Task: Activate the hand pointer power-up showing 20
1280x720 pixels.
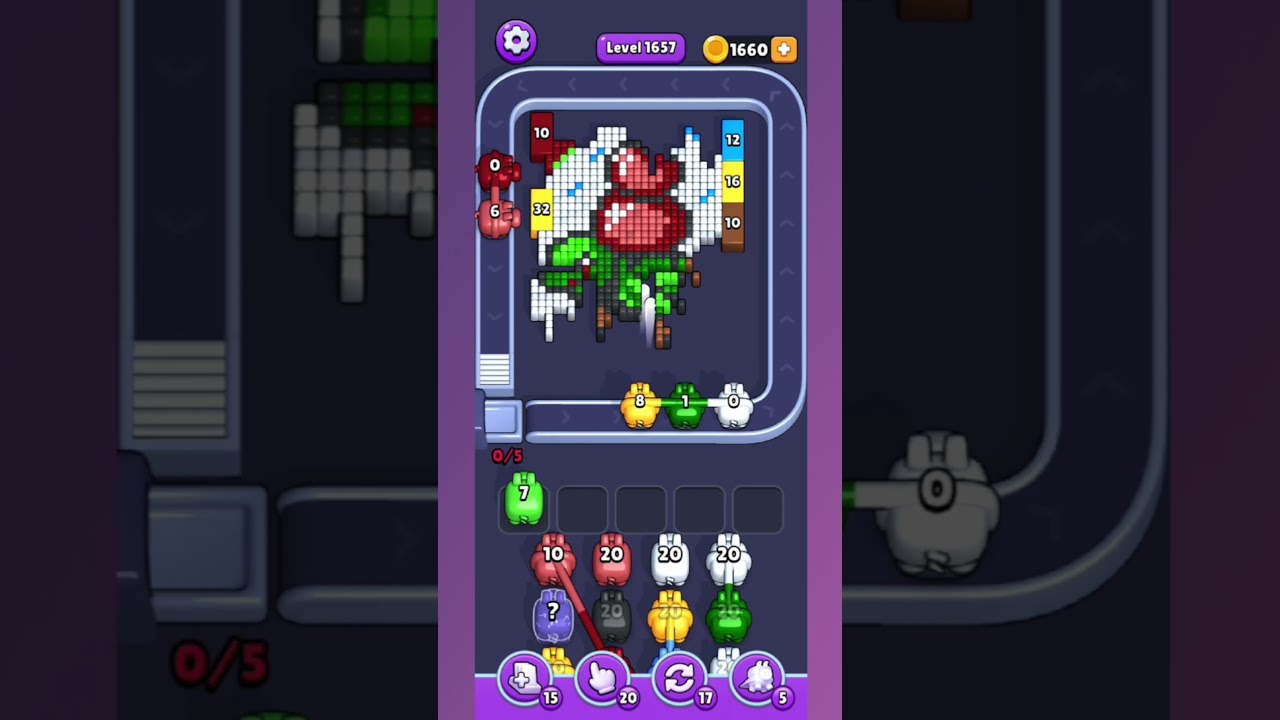Action: click(604, 678)
